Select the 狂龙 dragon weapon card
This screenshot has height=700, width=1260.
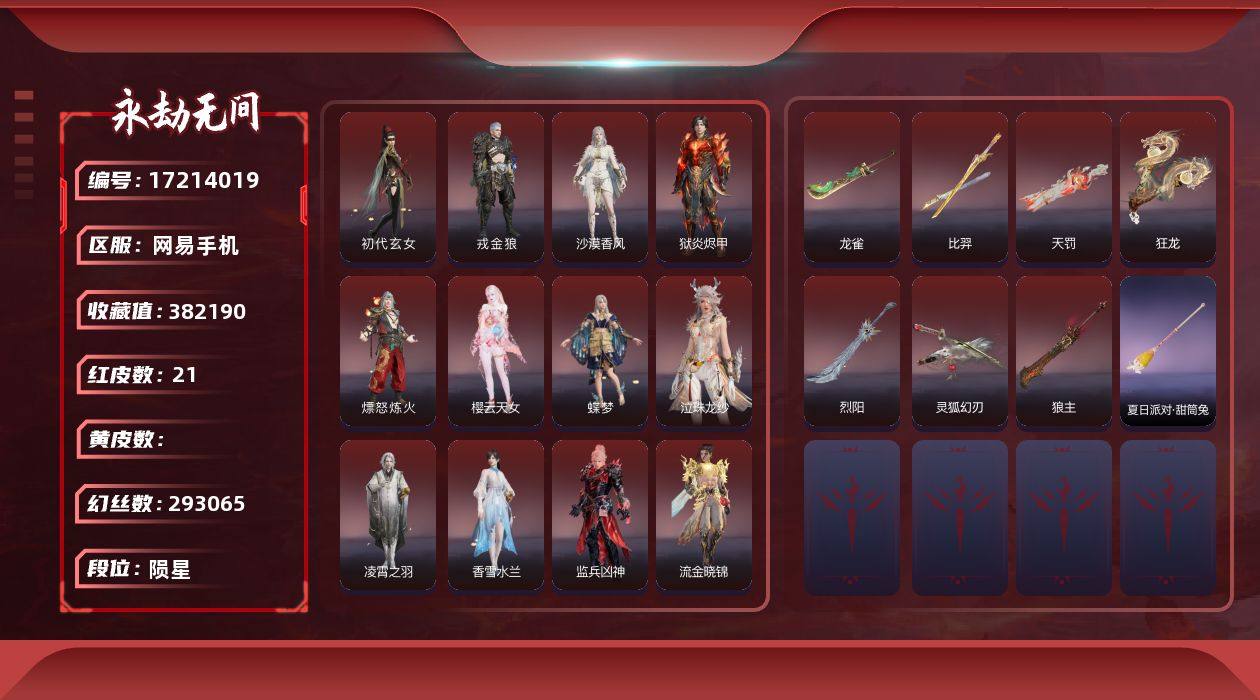coord(1168,187)
